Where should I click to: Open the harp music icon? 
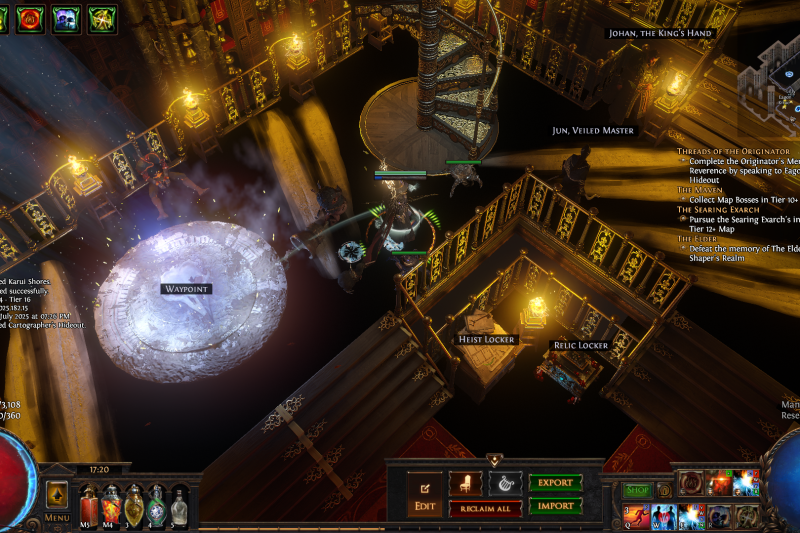[x=505, y=484]
